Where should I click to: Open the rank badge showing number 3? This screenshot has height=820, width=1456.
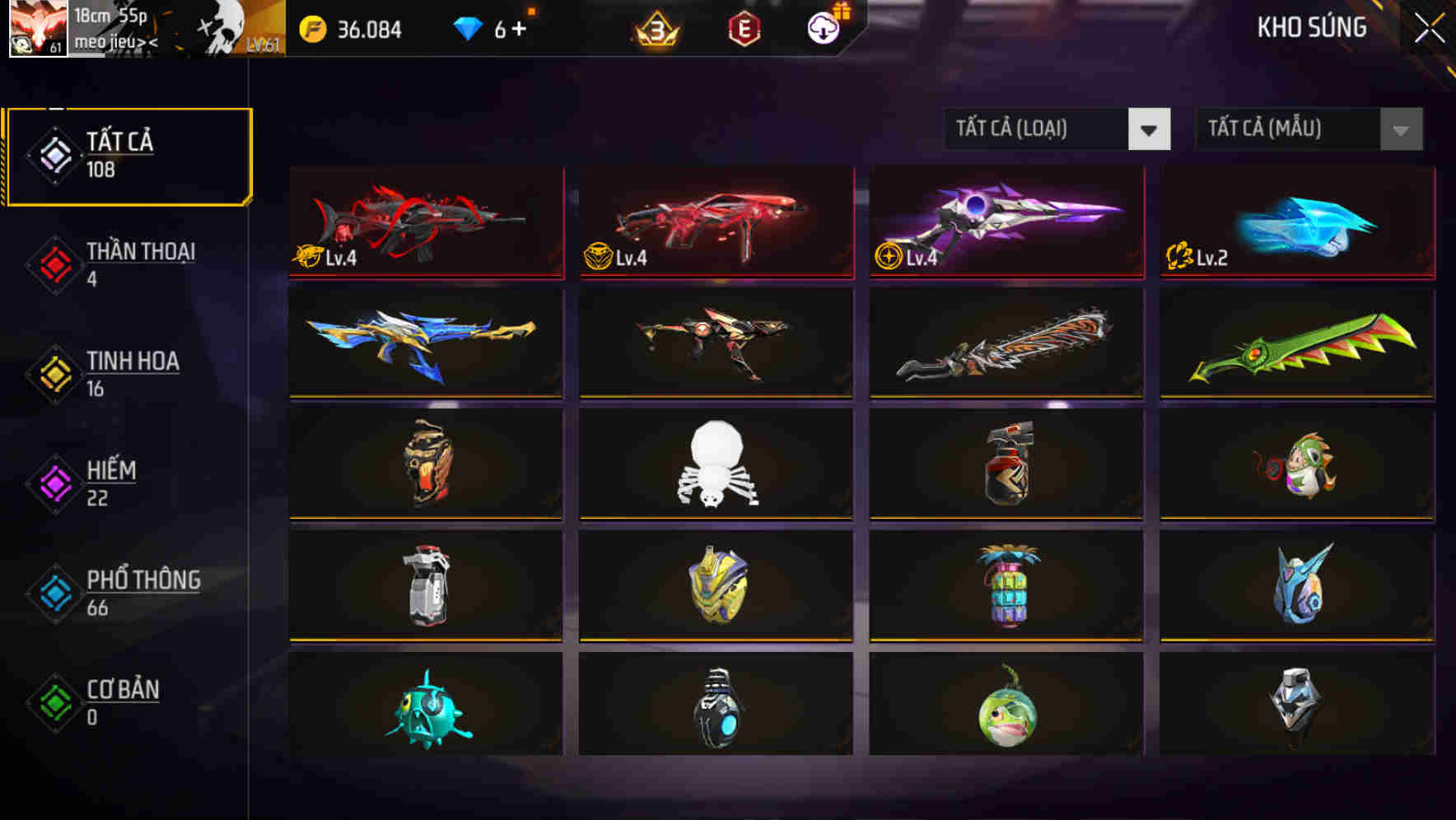653,30
